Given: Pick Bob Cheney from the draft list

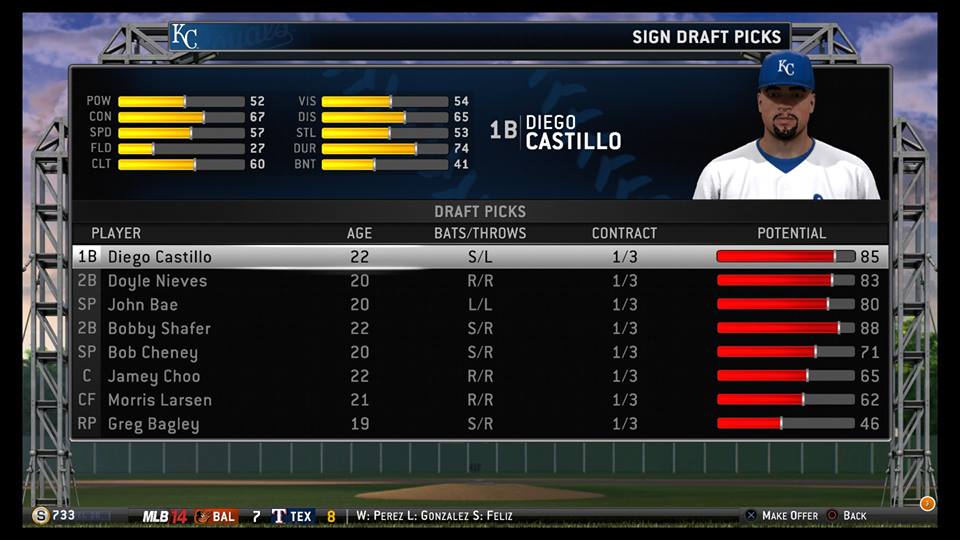Looking at the screenshot, I should pyautogui.click(x=152, y=353).
